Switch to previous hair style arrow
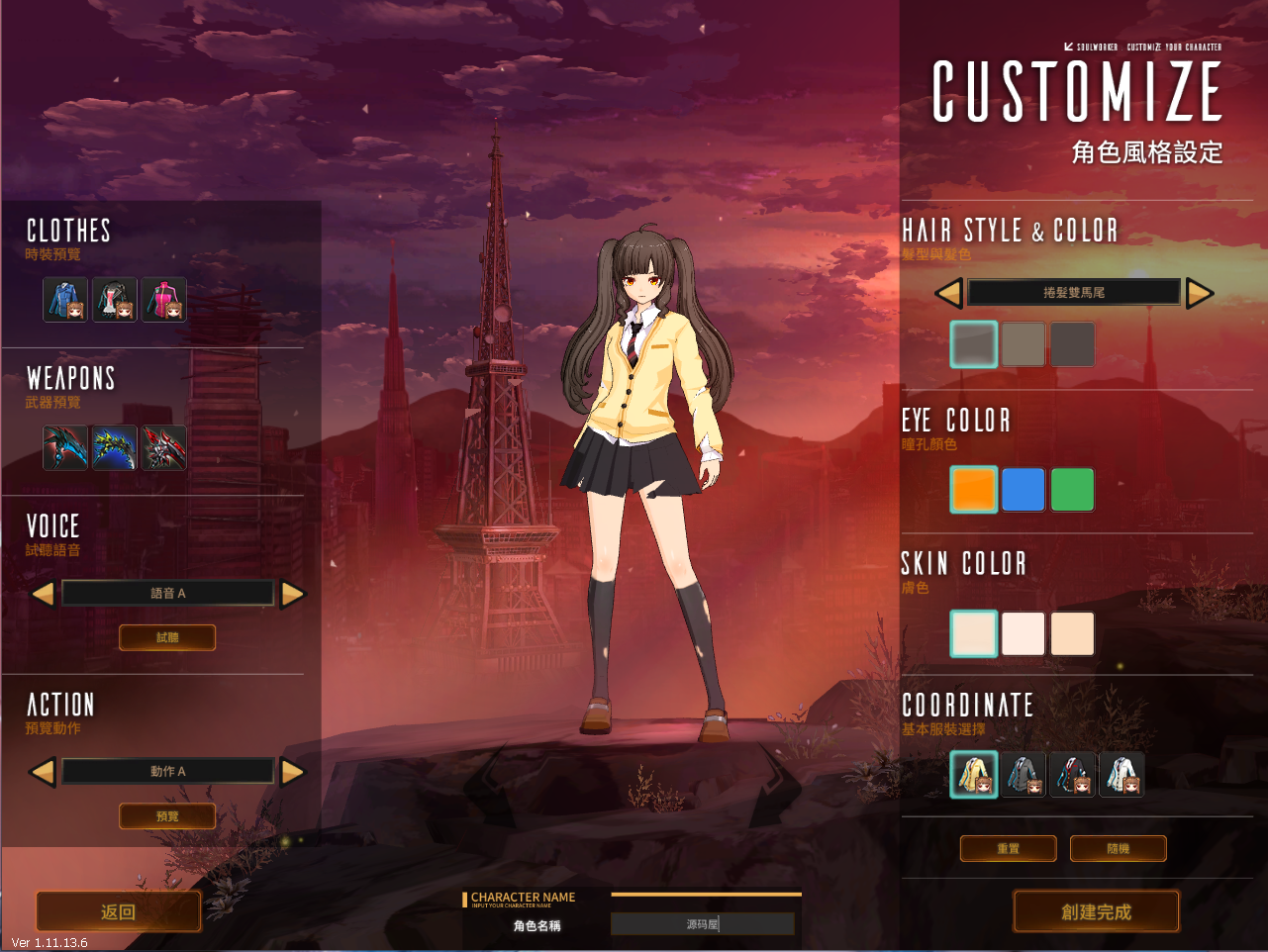 coord(948,293)
